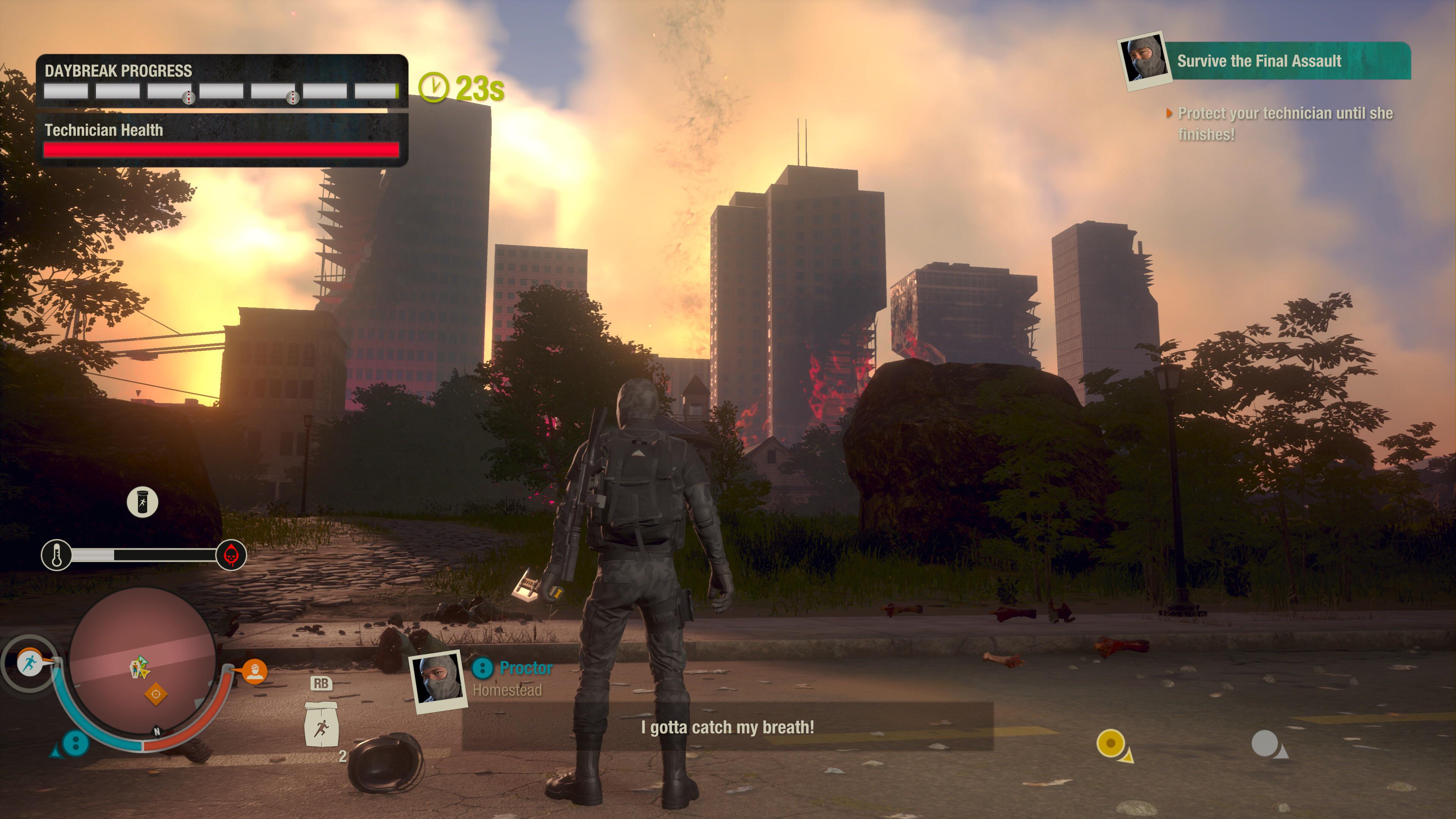1456x819 pixels.
Task: Click the thermometer icon
Action: (x=56, y=555)
